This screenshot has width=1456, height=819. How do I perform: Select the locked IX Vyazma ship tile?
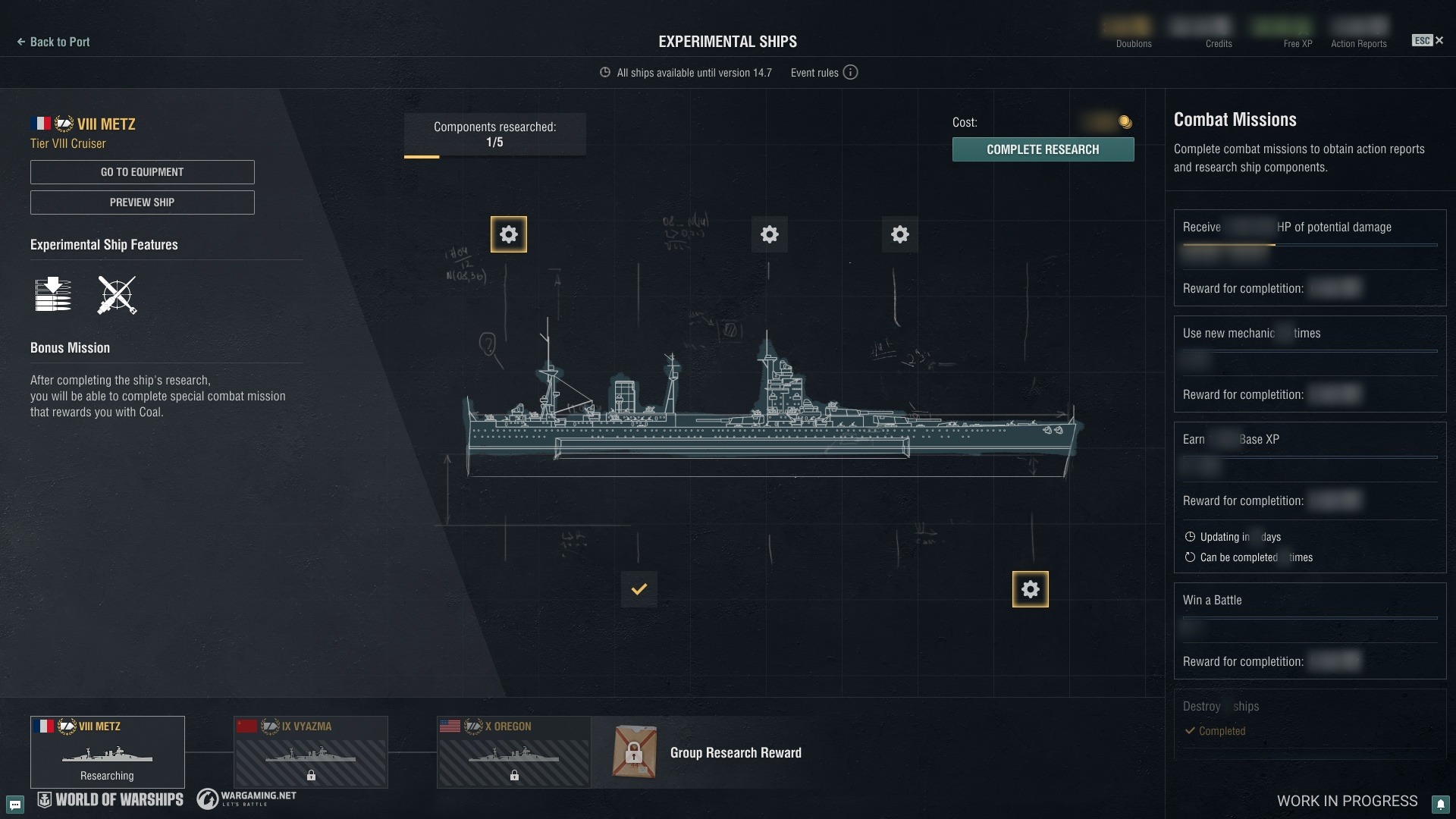(311, 752)
